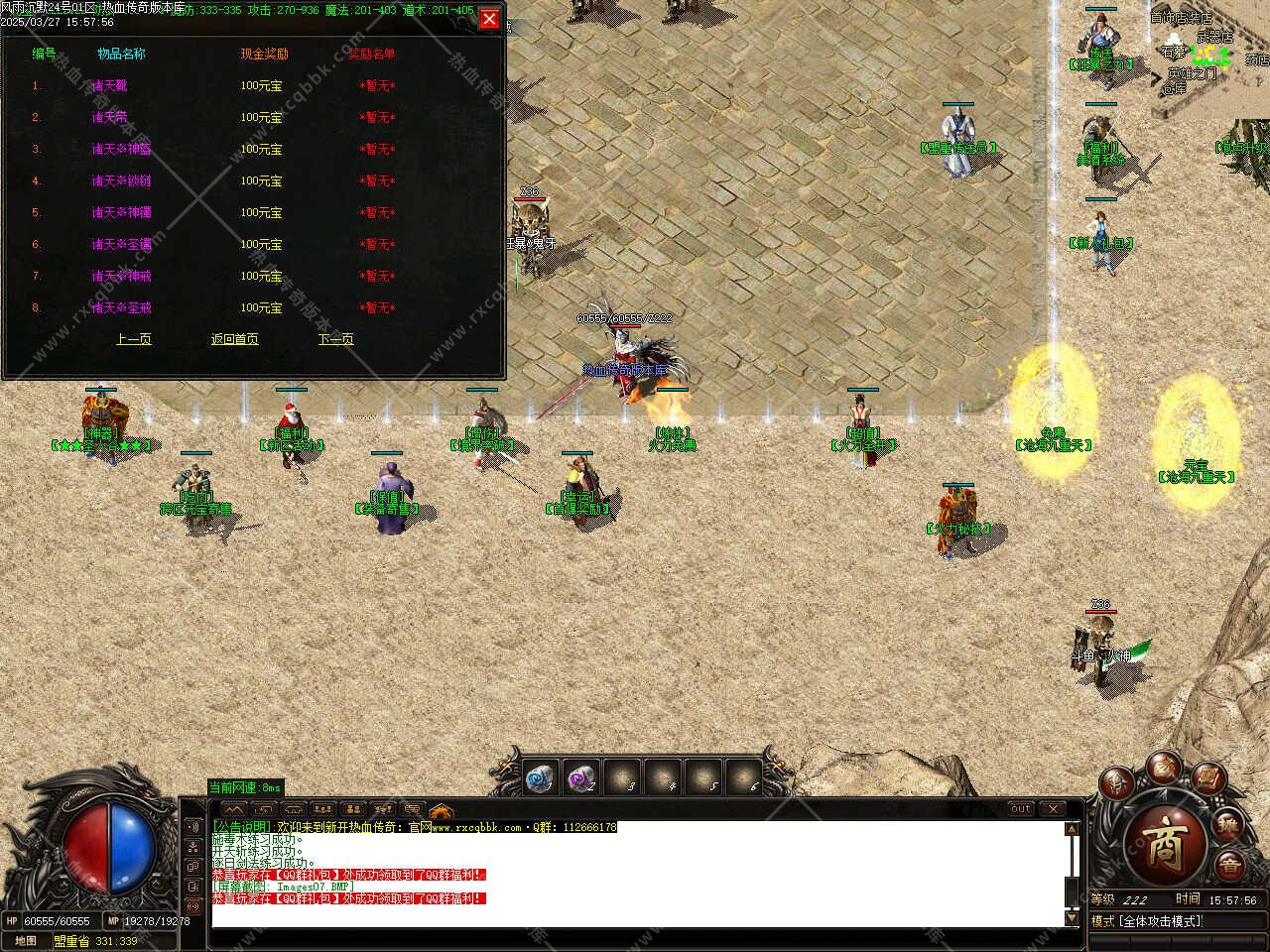This screenshot has width=1270, height=952.
Task: Use the purple scroll in hotbar slot 2
Action: 582,779
